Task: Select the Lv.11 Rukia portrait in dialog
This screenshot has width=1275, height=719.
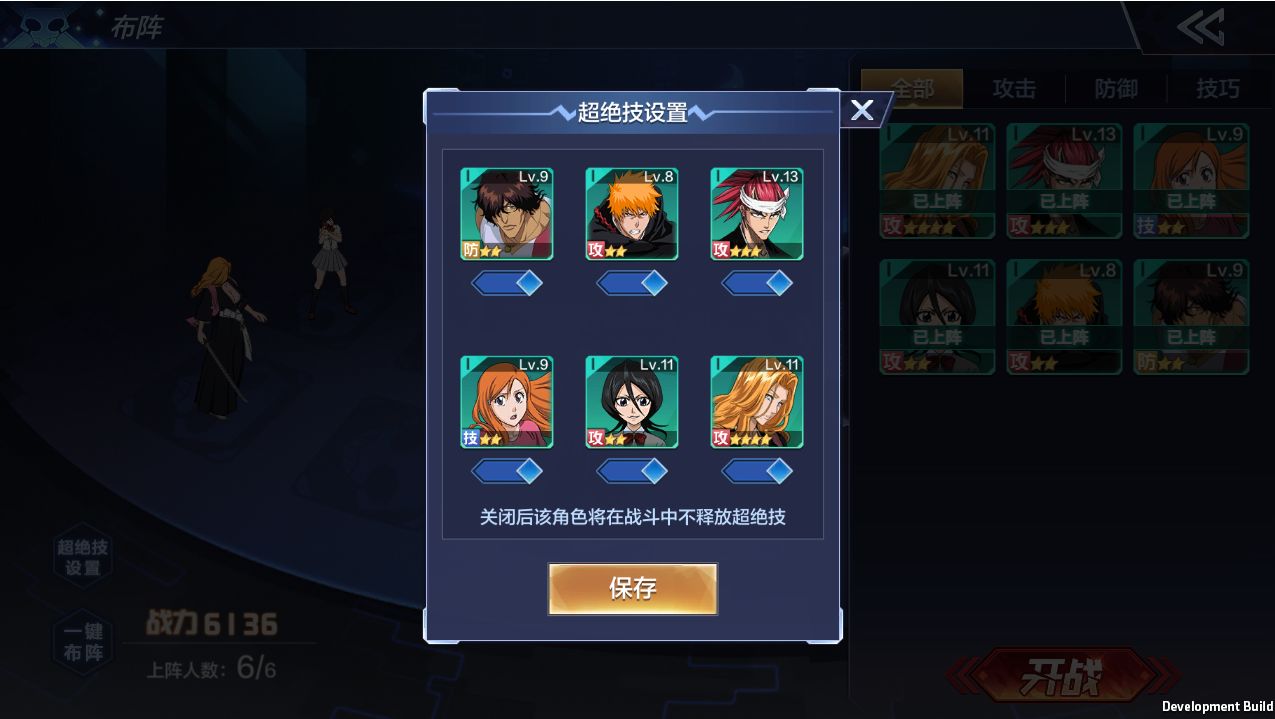Action: tap(632, 402)
